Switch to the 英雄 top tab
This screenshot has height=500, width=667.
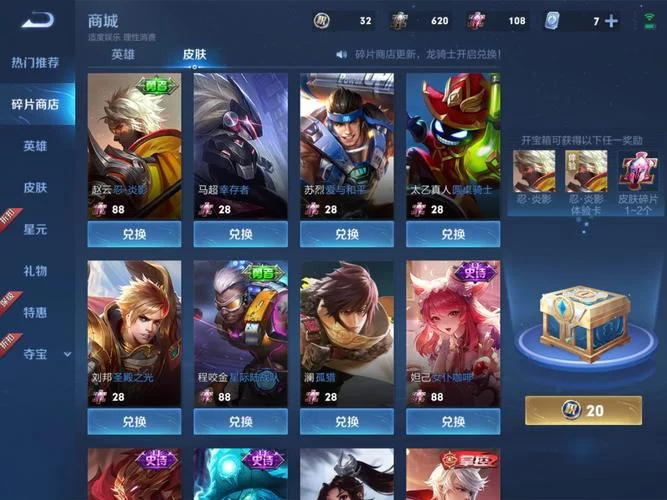click(123, 54)
